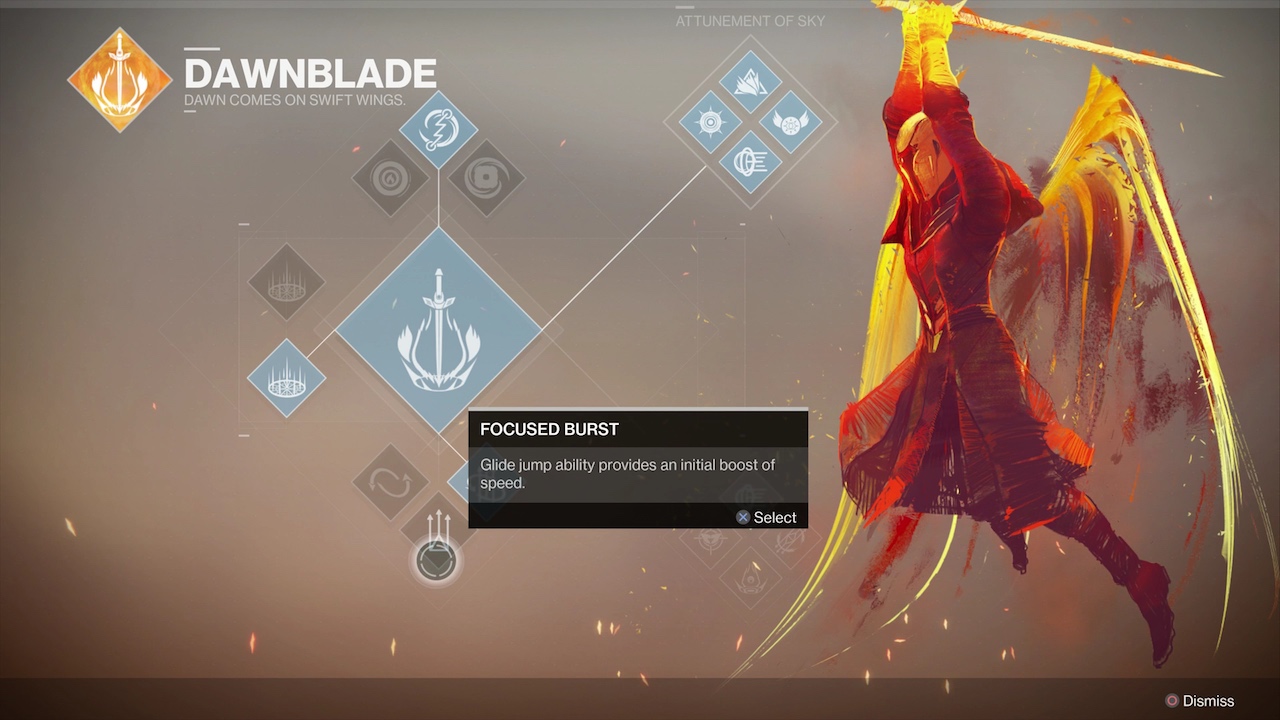Click the orange Dawnblade subclass emblem
Viewport: 1280px width, 720px height.
[x=119, y=79]
